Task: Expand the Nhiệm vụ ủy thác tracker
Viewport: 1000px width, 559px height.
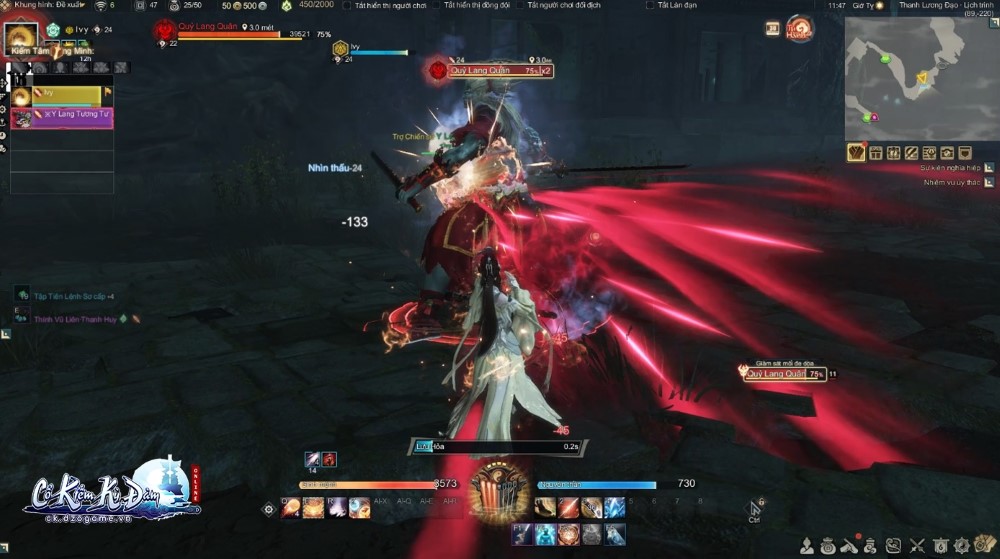Action: click(x=989, y=183)
